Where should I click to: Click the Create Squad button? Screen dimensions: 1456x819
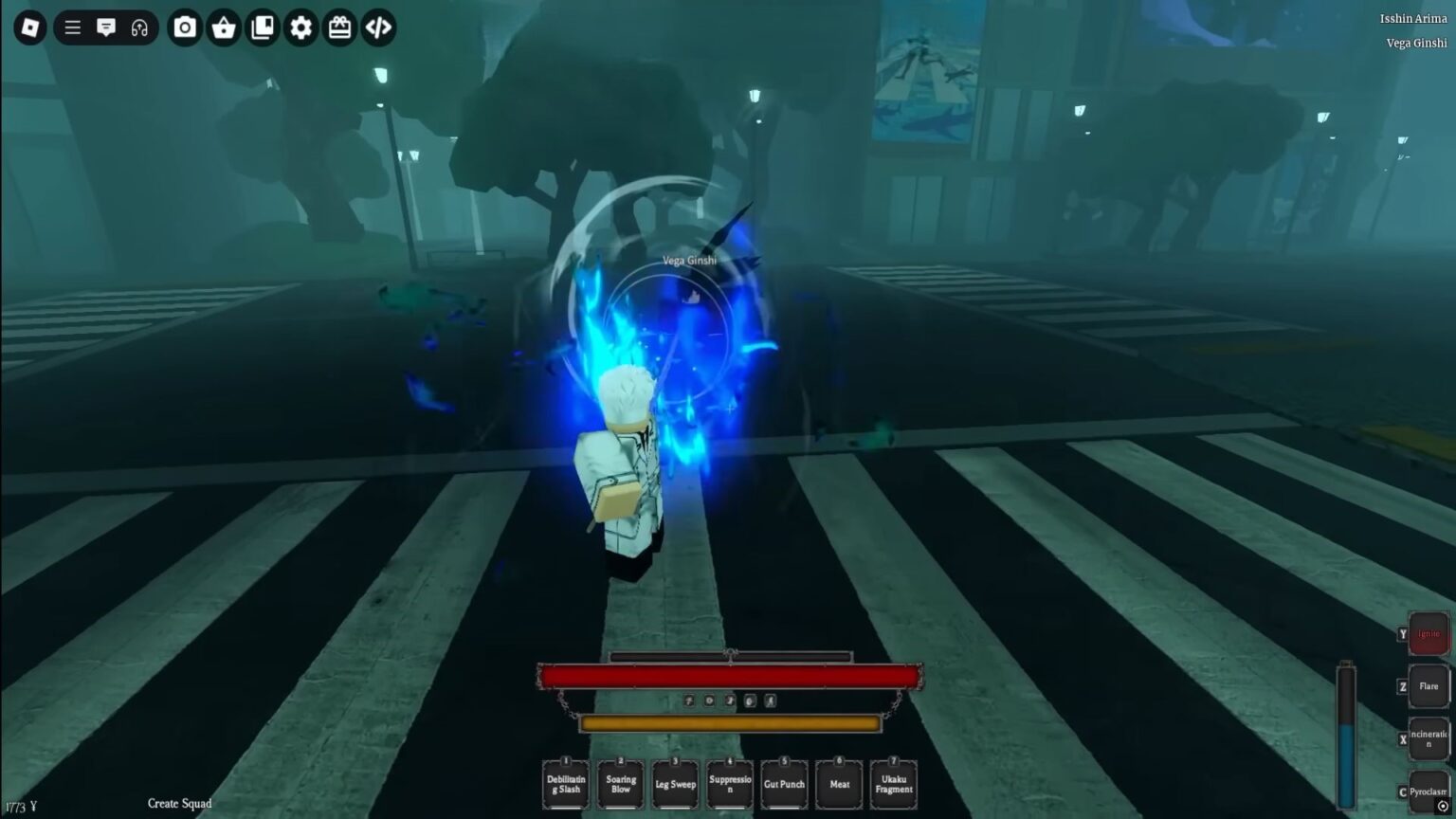(x=178, y=803)
